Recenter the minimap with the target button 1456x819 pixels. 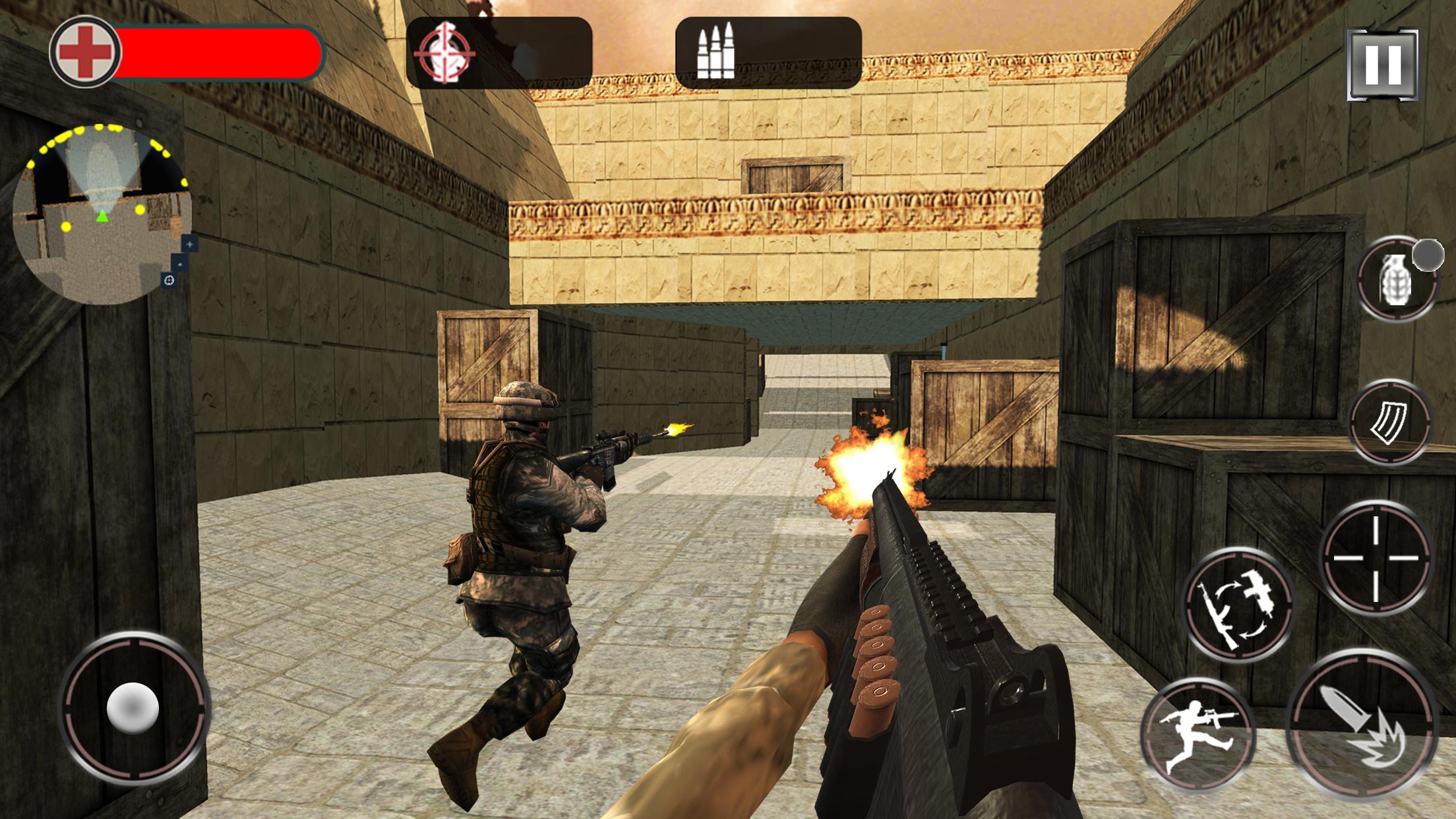point(169,280)
